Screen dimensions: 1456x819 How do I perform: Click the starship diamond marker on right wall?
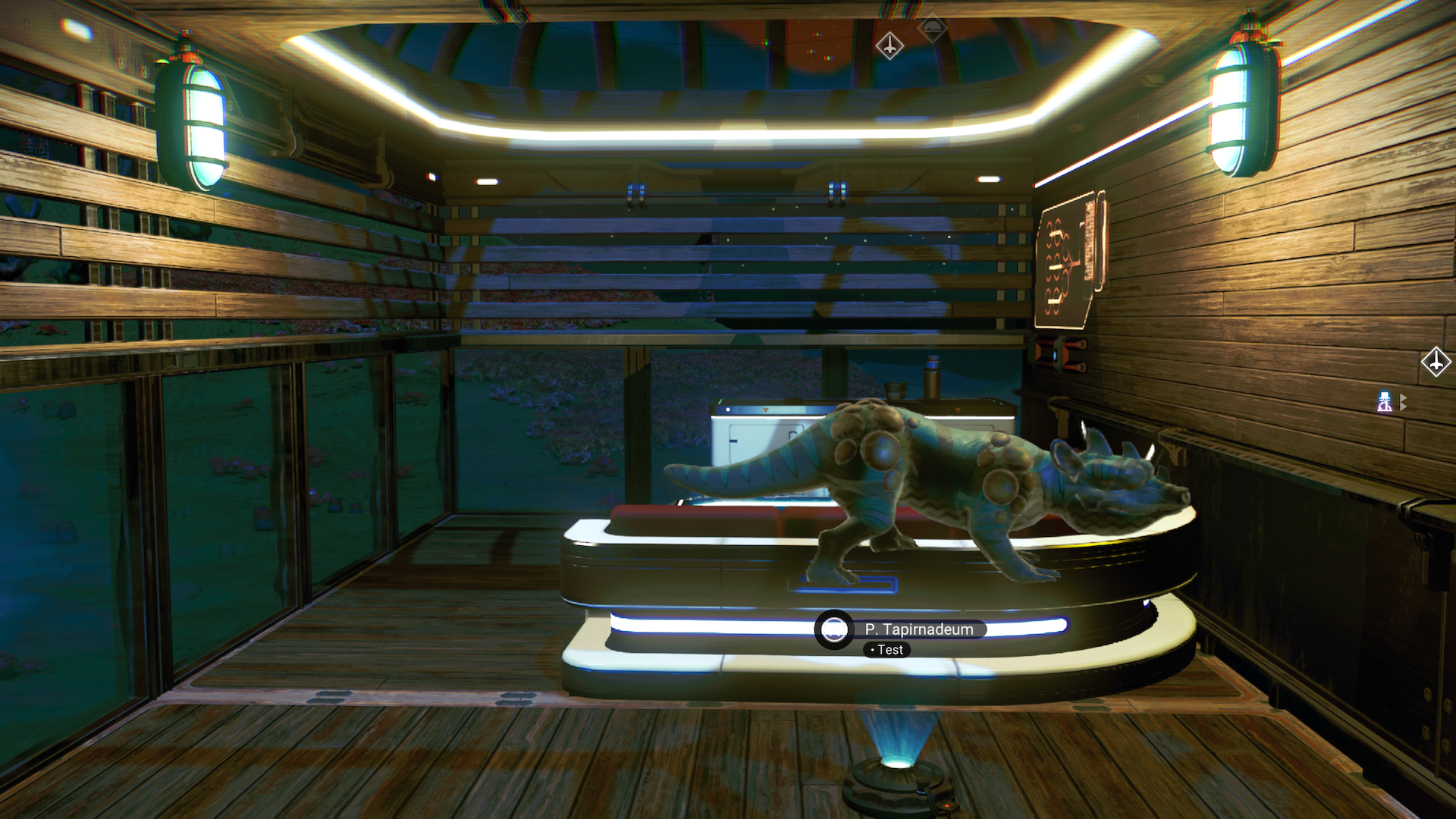coord(1436,362)
